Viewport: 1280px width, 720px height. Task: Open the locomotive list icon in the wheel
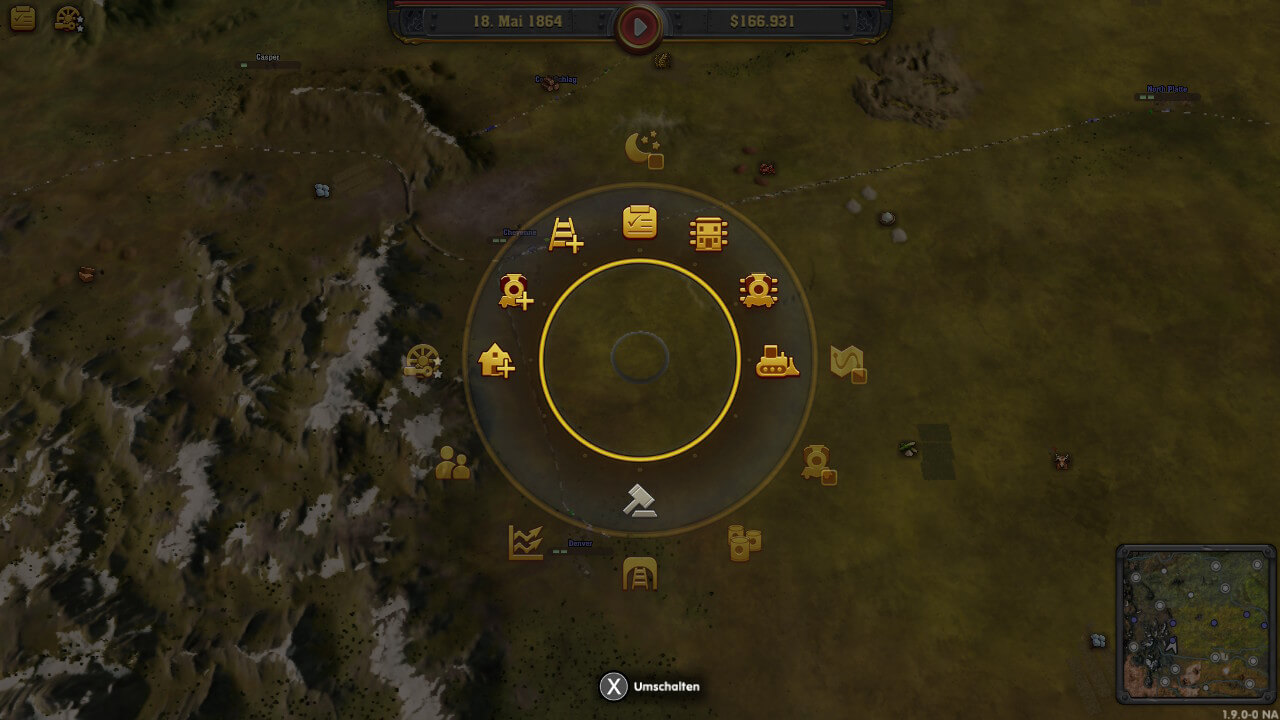point(759,290)
